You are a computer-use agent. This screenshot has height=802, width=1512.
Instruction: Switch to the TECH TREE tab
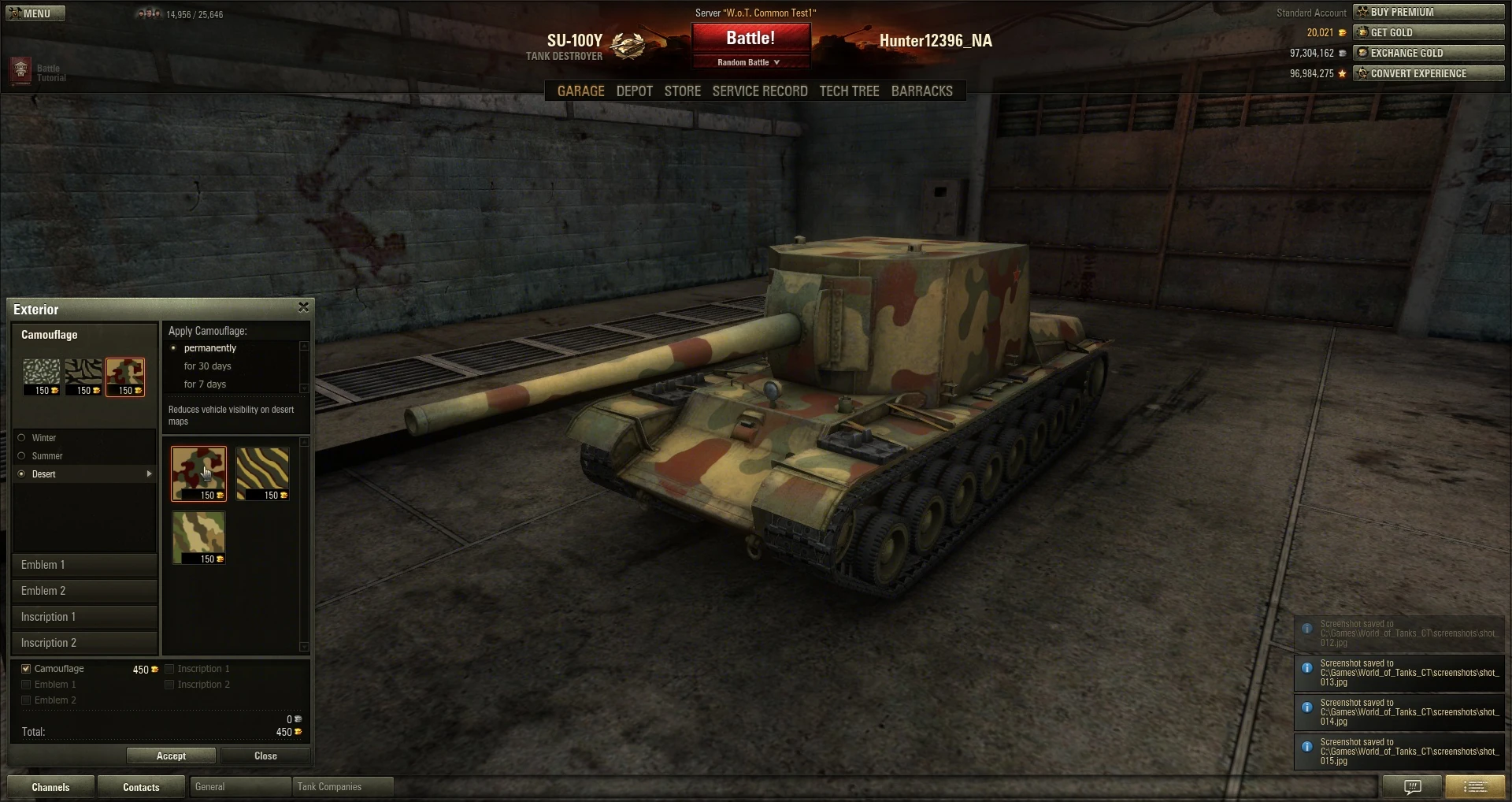[849, 91]
